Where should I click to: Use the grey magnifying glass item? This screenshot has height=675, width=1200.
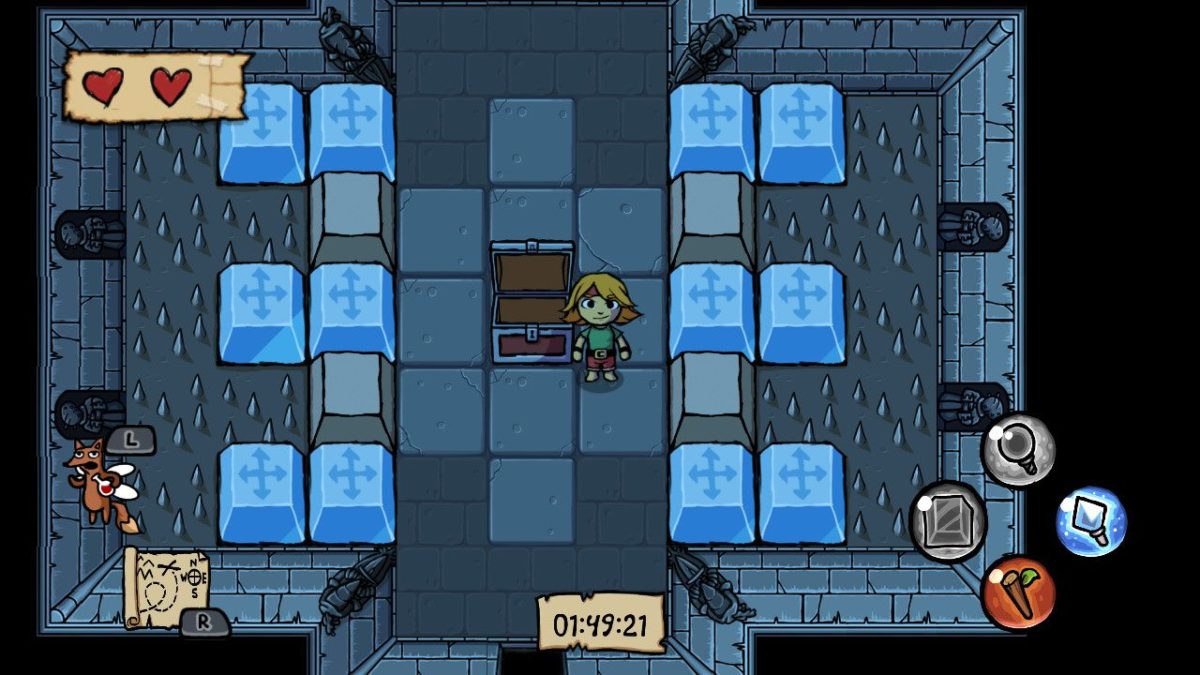1018,450
